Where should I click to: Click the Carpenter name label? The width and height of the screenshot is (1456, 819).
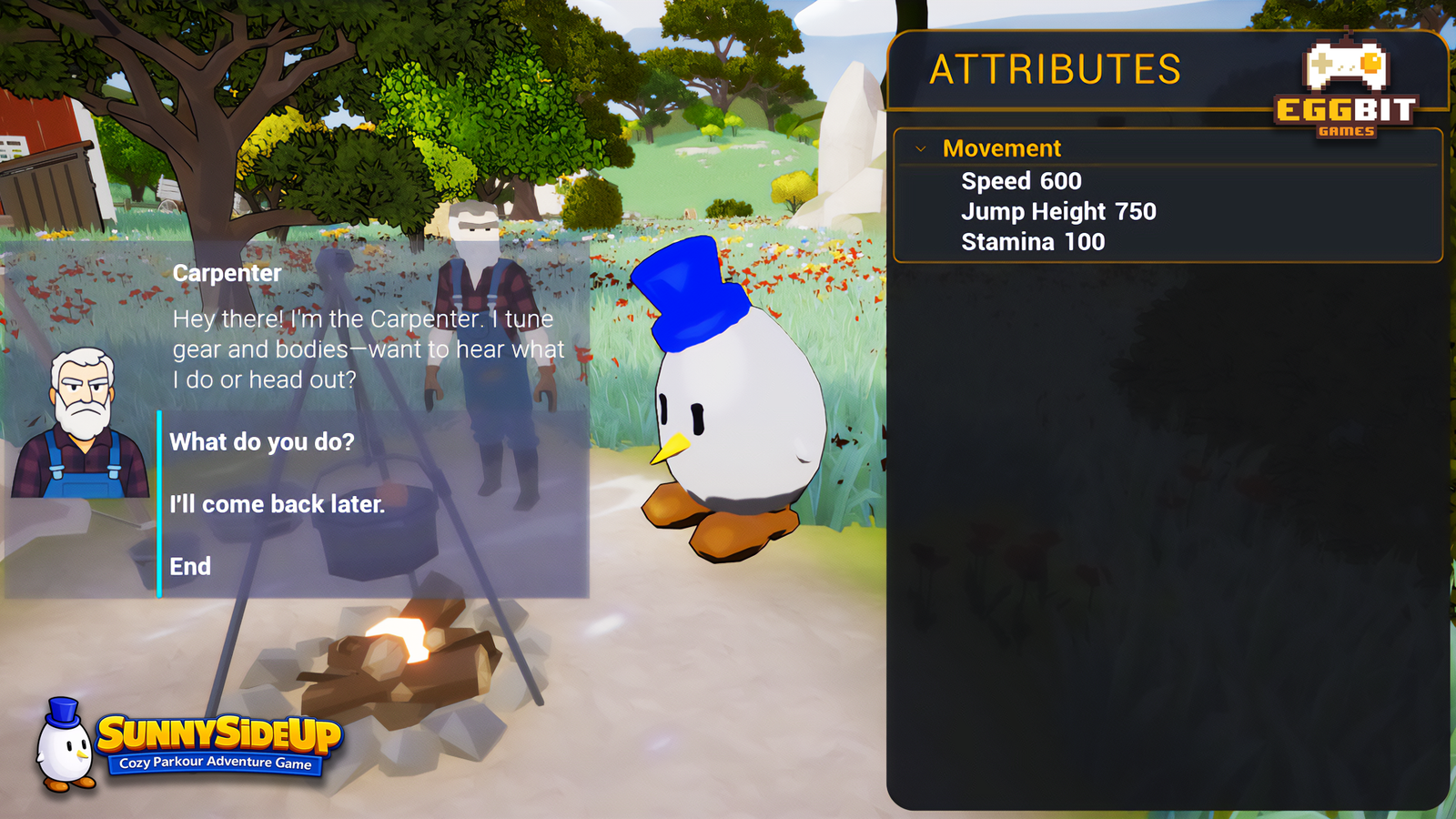(x=226, y=272)
